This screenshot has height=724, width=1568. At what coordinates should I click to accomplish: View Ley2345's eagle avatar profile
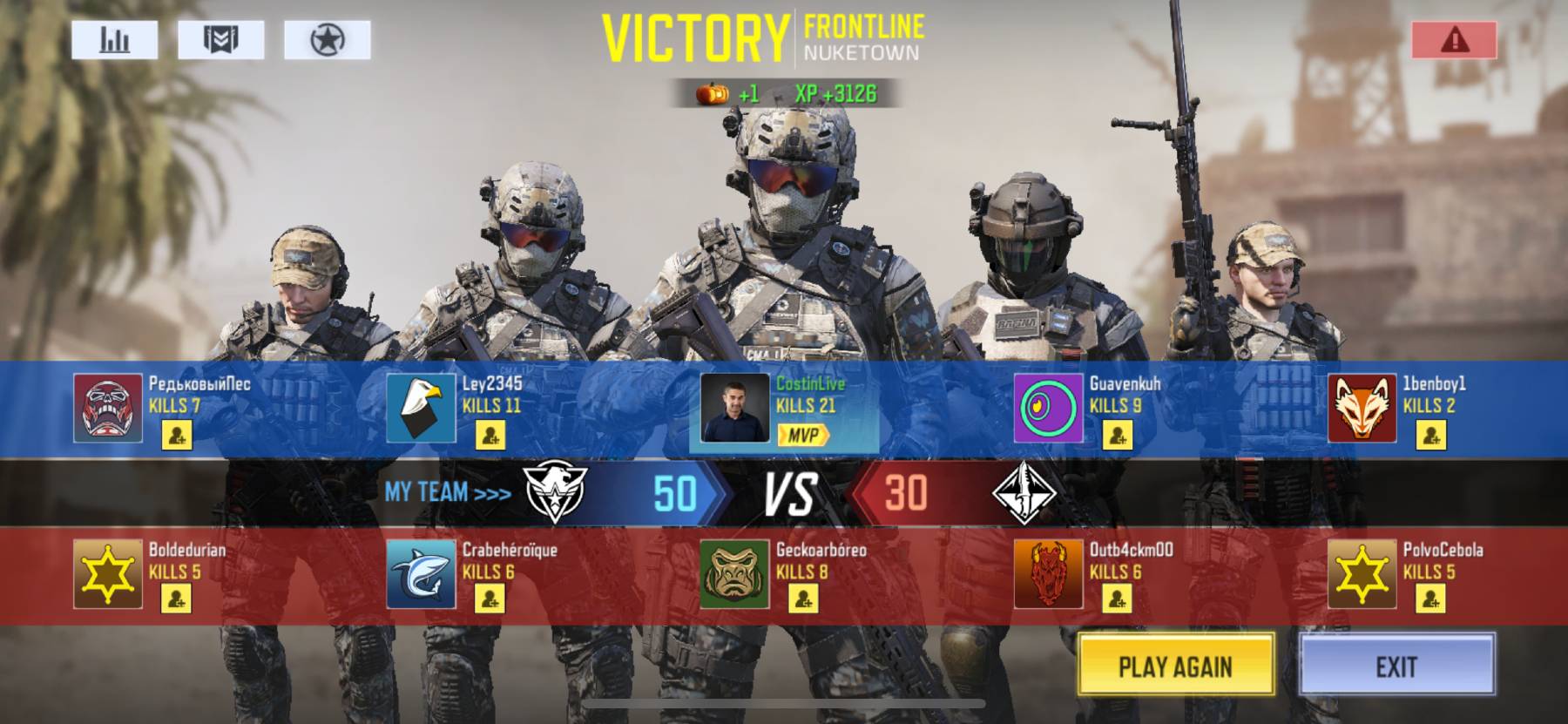click(422, 409)
